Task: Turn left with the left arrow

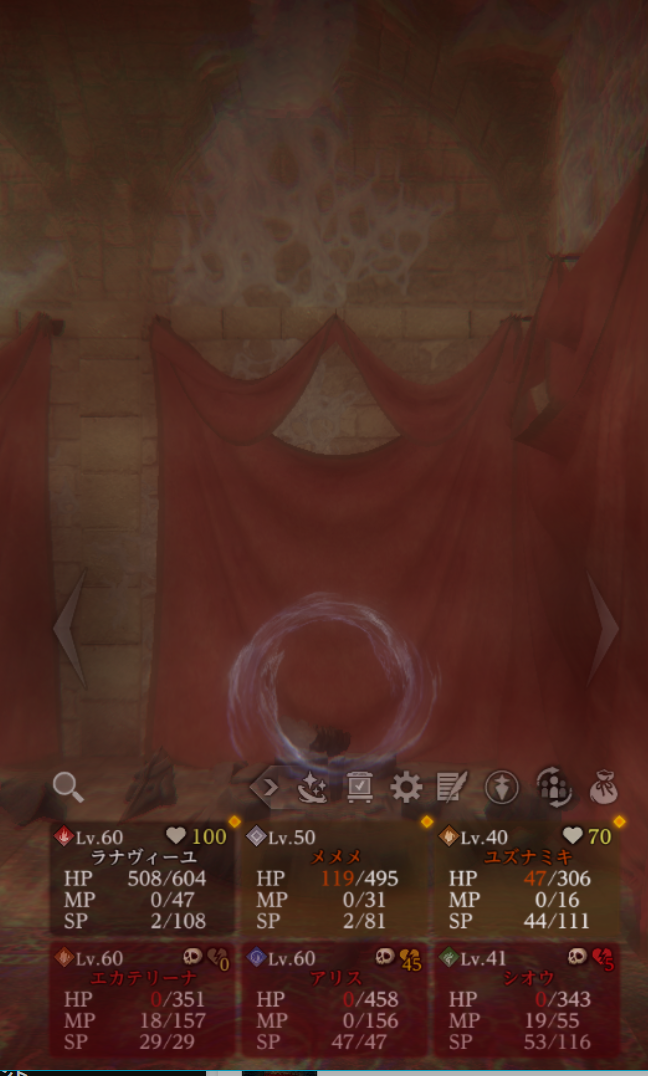Action: [68, 627]
